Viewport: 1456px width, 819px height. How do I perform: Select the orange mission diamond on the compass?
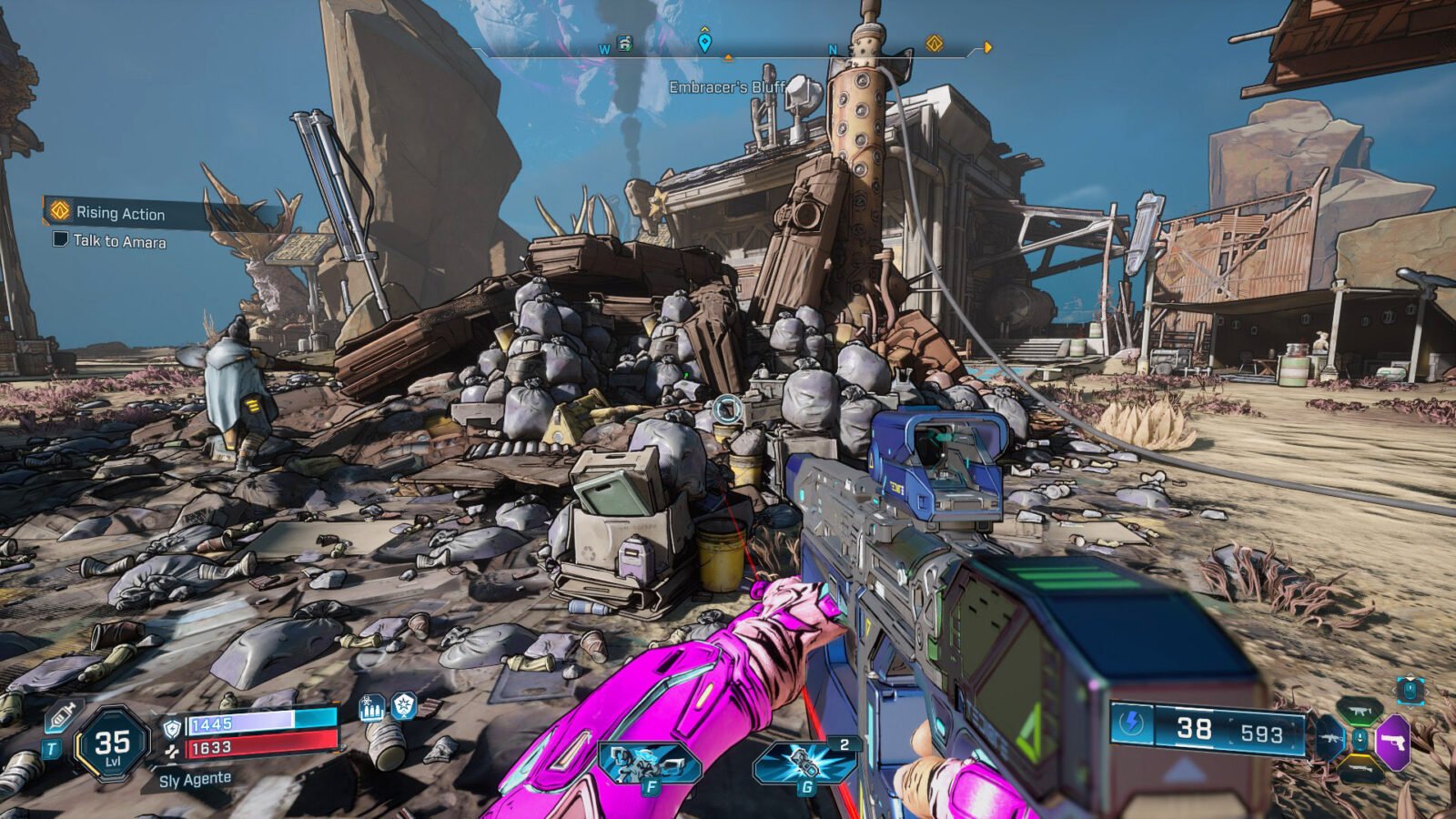pos(934,44)
